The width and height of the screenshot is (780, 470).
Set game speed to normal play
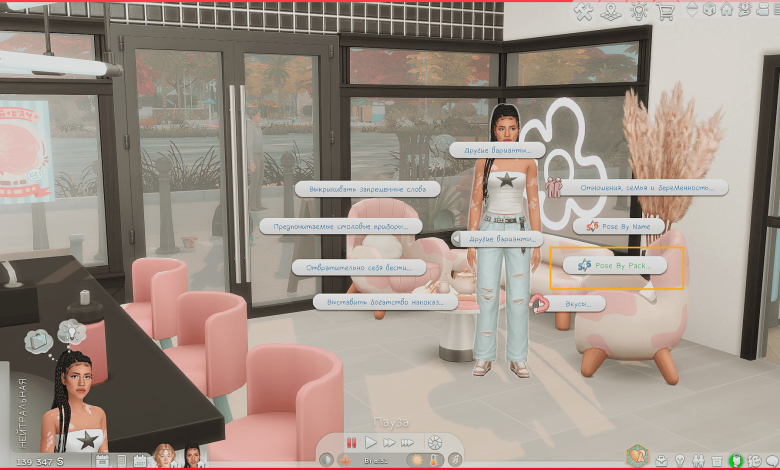[x=370, y=441]
